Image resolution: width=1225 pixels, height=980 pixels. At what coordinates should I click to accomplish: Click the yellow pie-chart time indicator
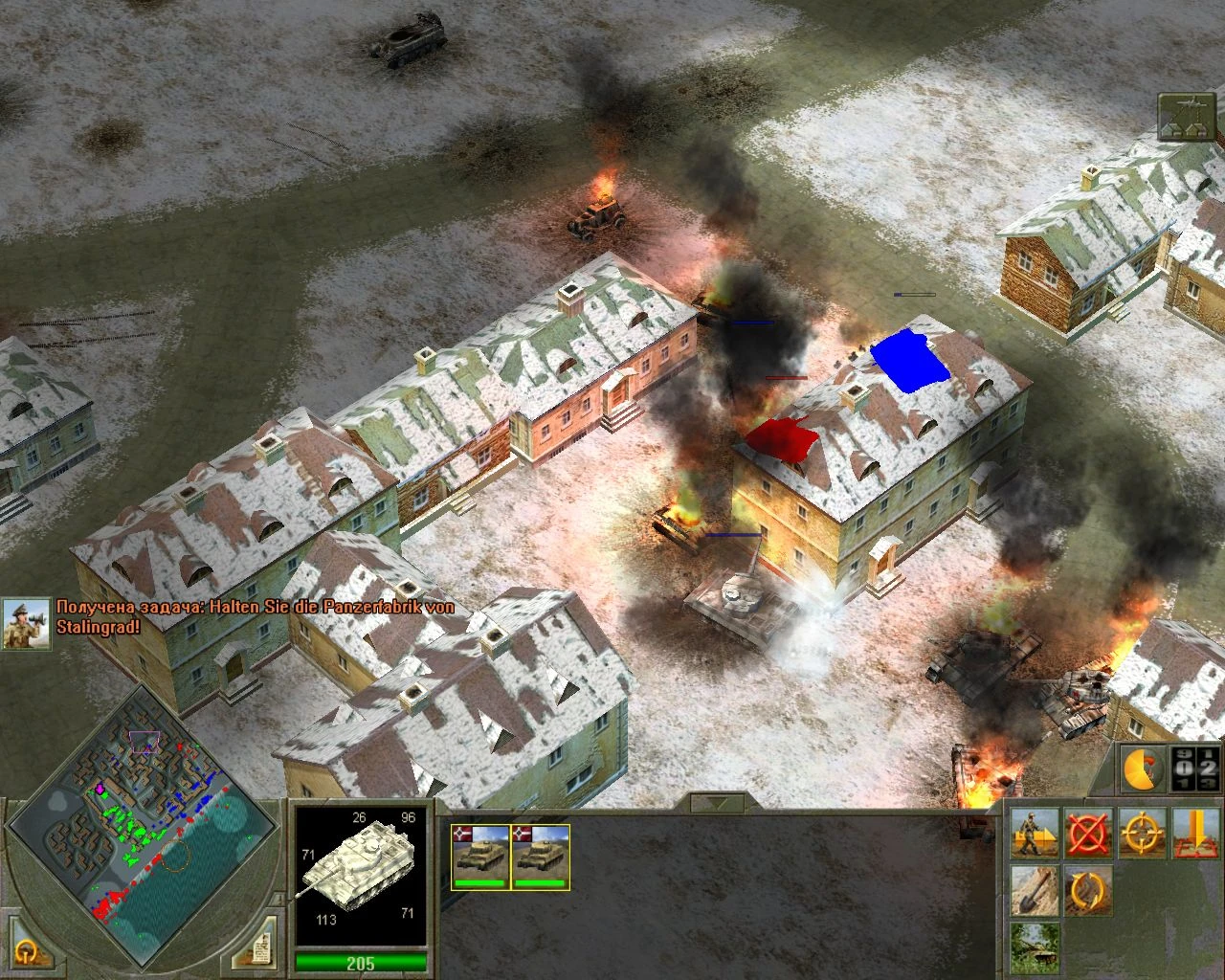click(1140, 768)
